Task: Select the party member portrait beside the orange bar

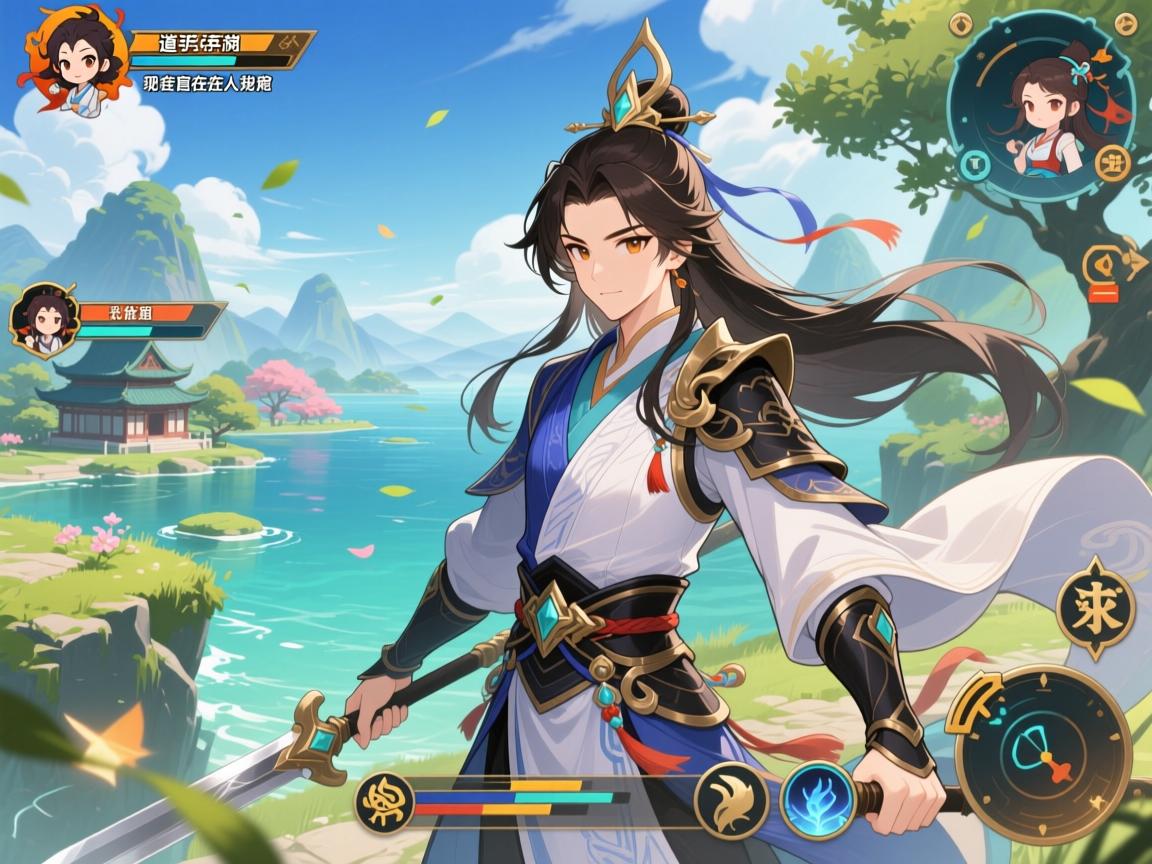Action: 44,322
